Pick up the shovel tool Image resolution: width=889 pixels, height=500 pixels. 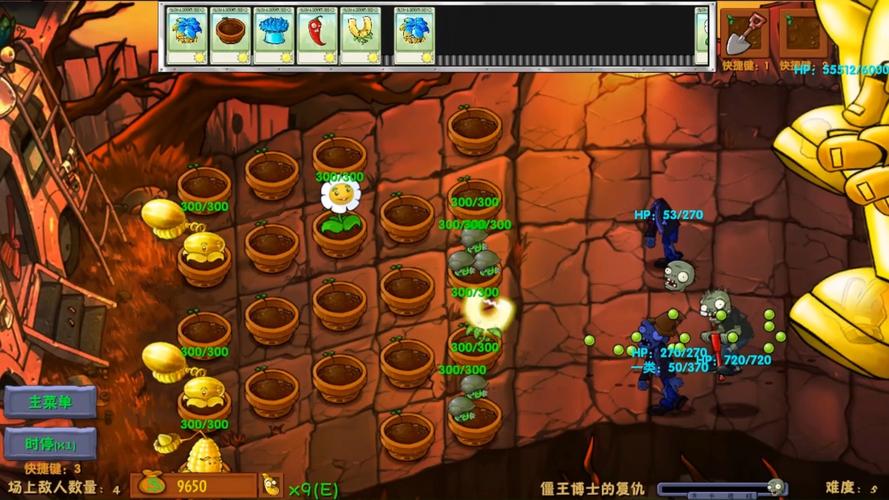[x=743, y=32]
